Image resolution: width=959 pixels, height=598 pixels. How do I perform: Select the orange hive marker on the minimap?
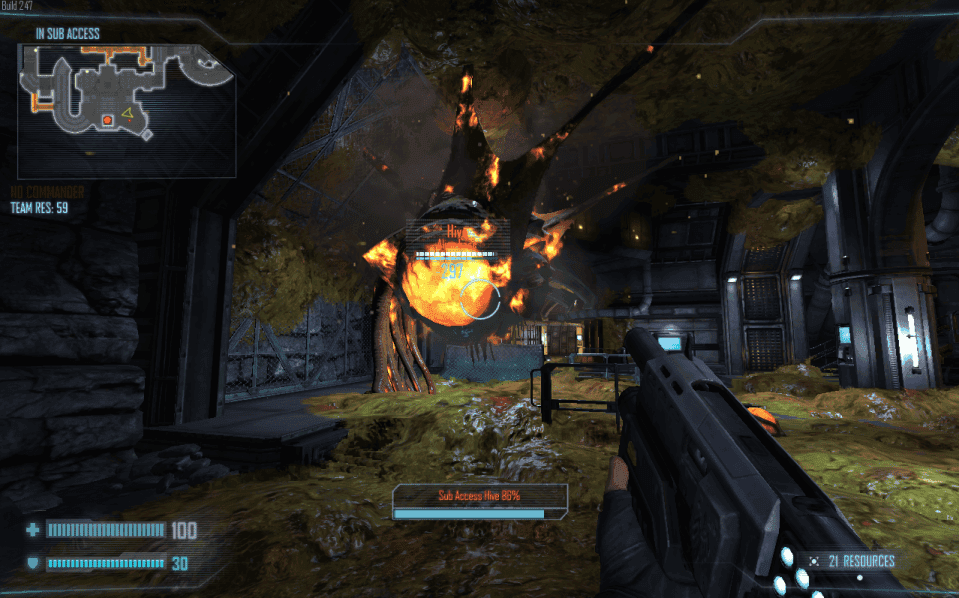107,121
